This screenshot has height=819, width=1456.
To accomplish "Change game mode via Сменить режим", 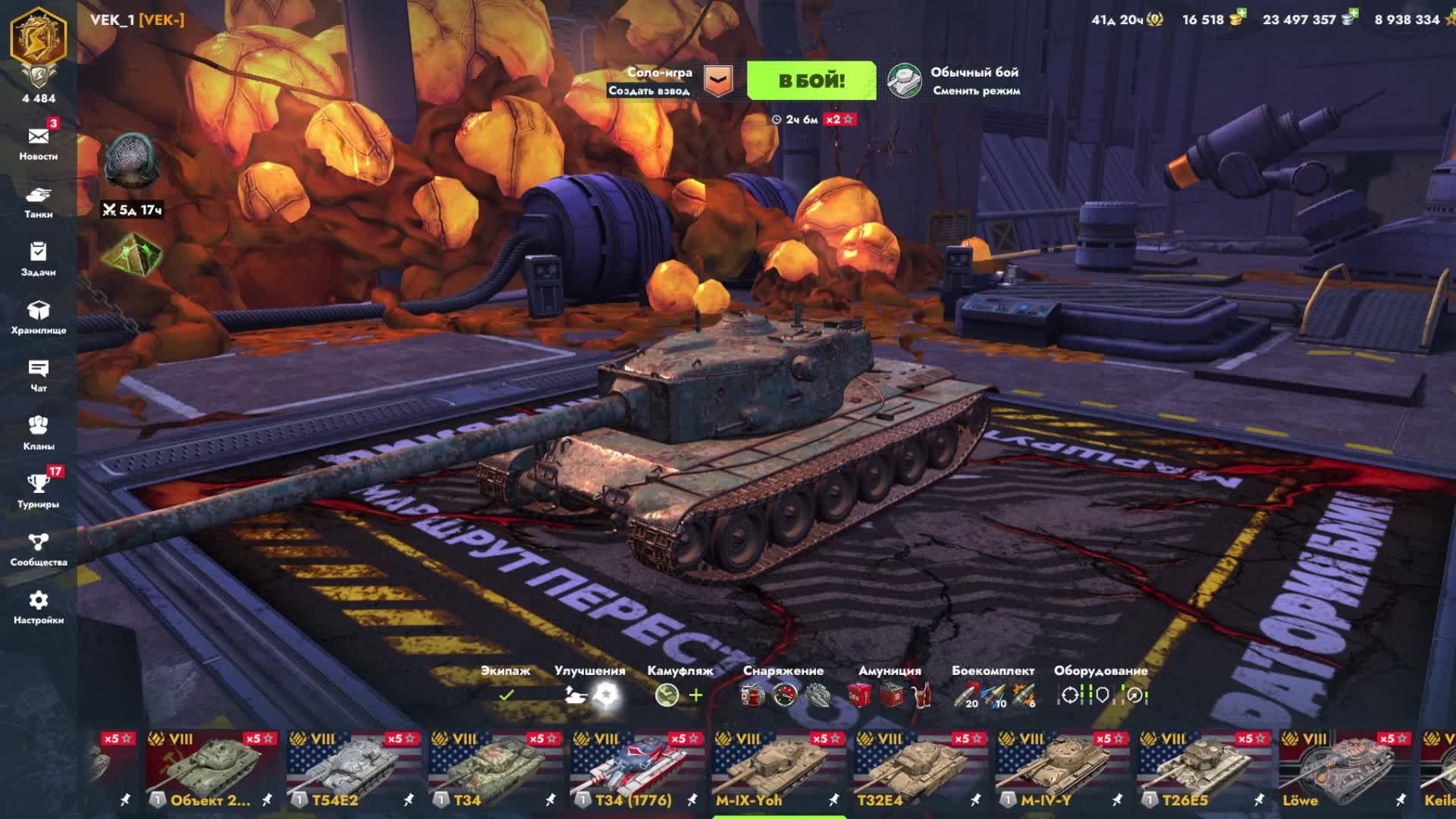I will tap(955, 81).
